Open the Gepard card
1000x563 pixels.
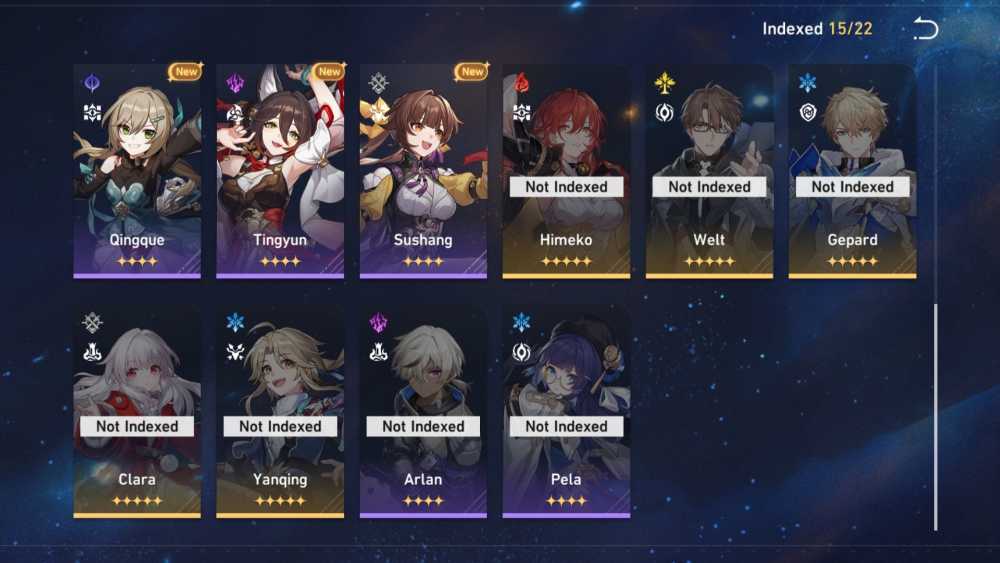point(852,170)
